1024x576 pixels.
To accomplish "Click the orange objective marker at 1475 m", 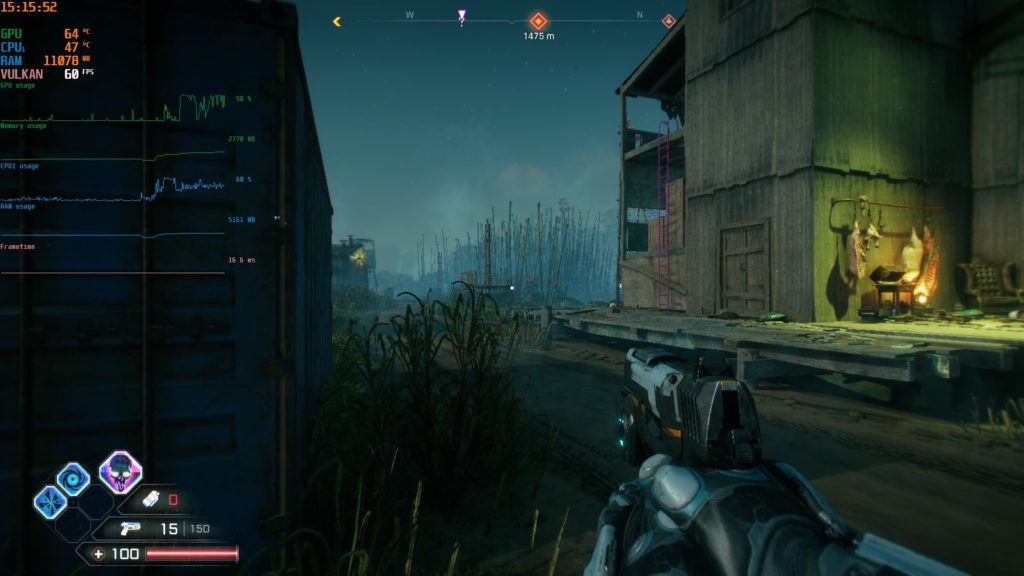I will pos(538,20).
